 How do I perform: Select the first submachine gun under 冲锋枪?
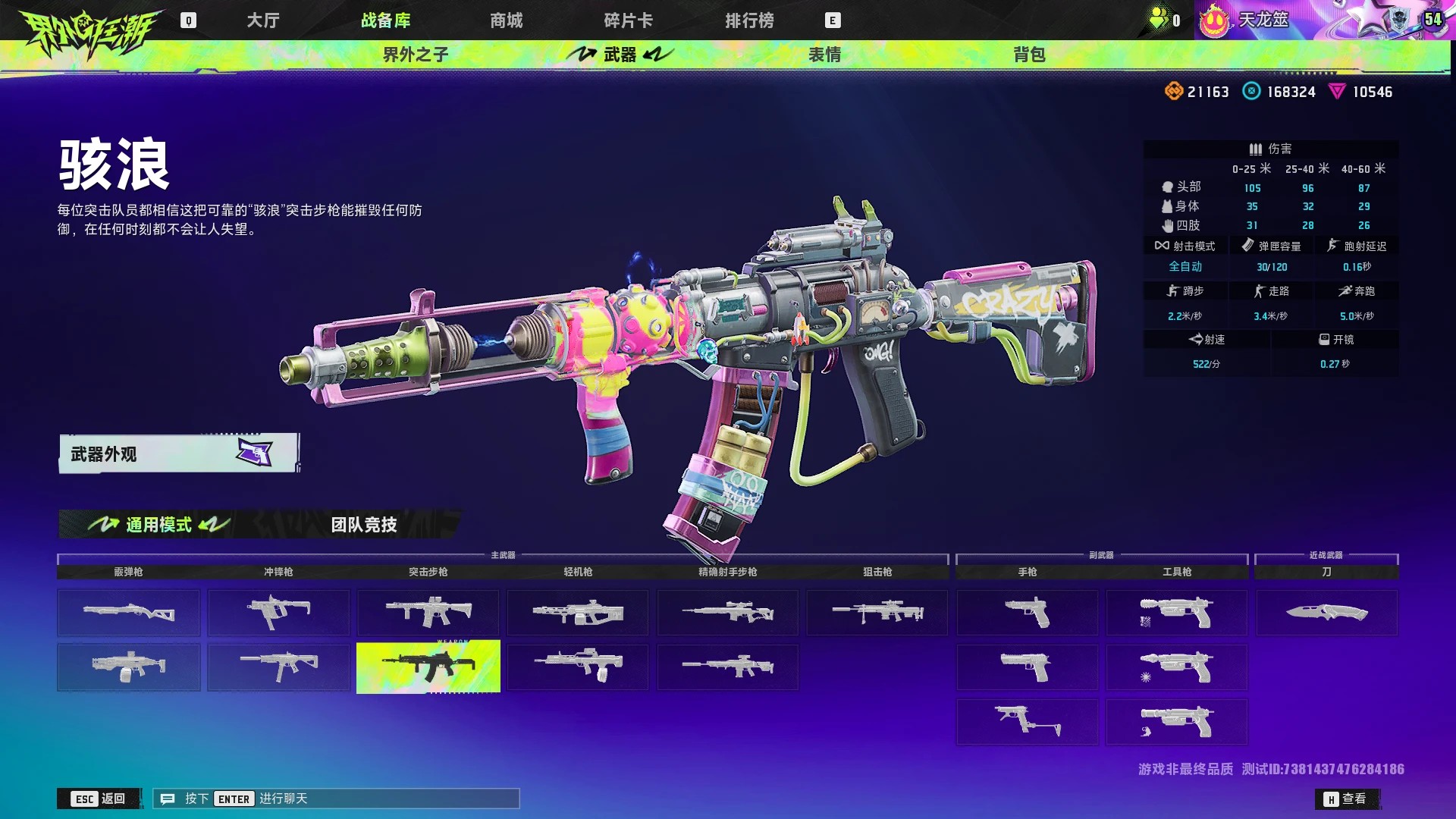coord(278,612)
